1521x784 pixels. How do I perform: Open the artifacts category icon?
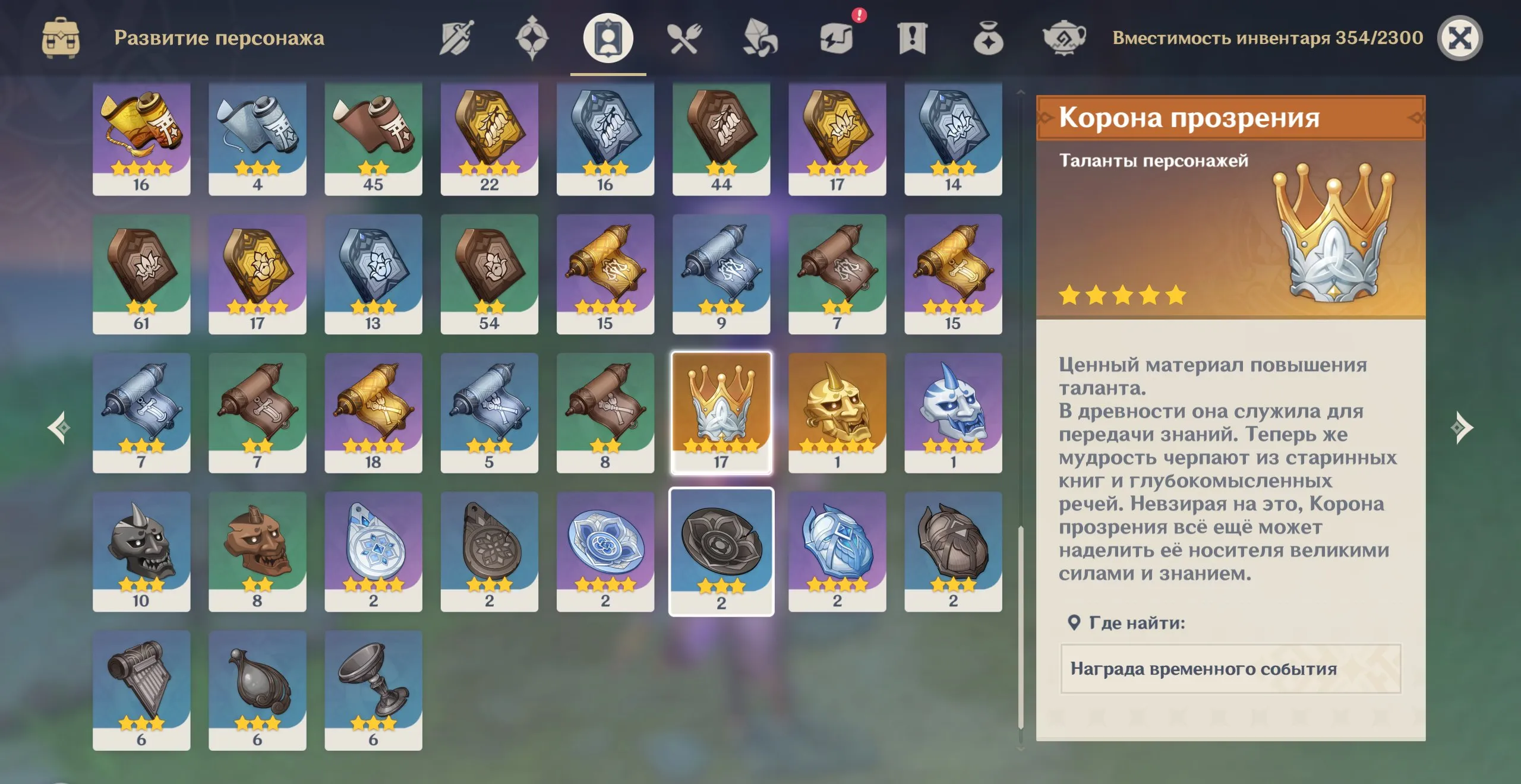point(534,37)
